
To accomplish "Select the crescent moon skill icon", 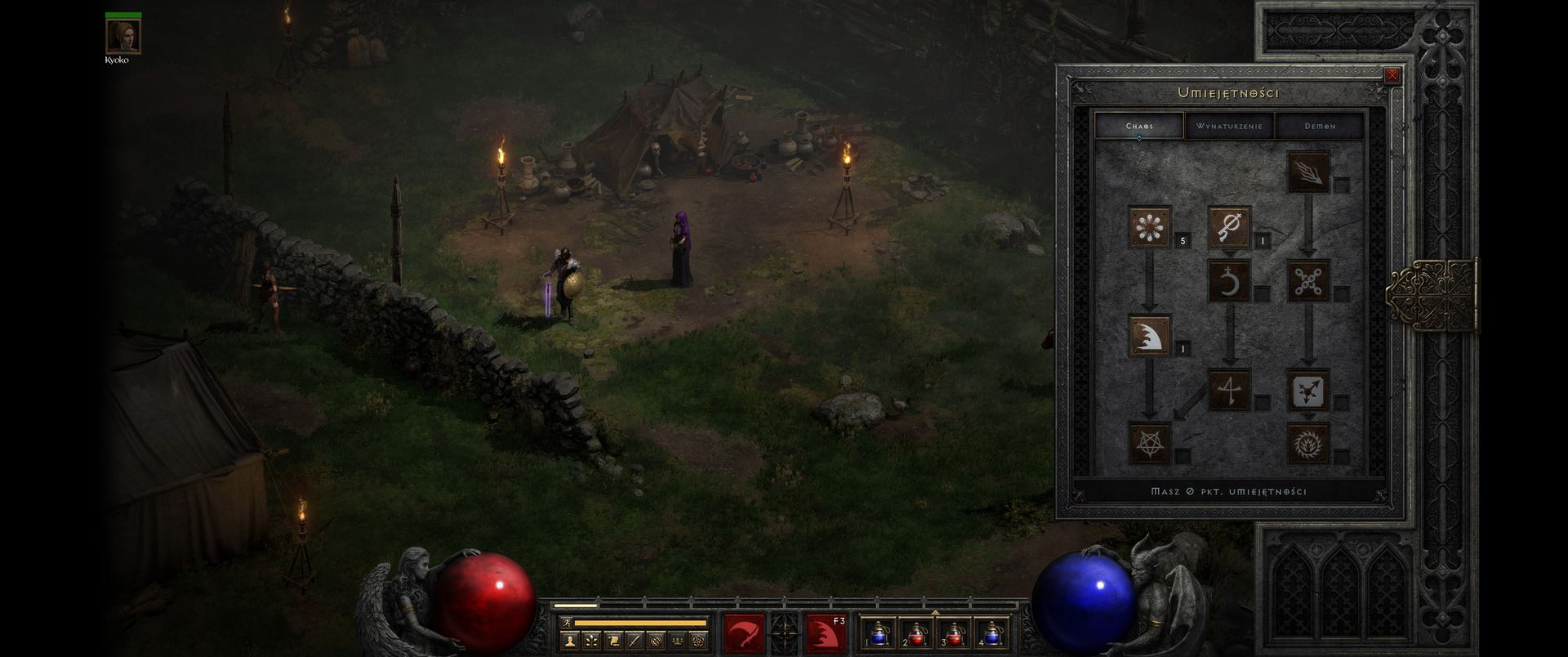I will click(x=1229, y=281).
